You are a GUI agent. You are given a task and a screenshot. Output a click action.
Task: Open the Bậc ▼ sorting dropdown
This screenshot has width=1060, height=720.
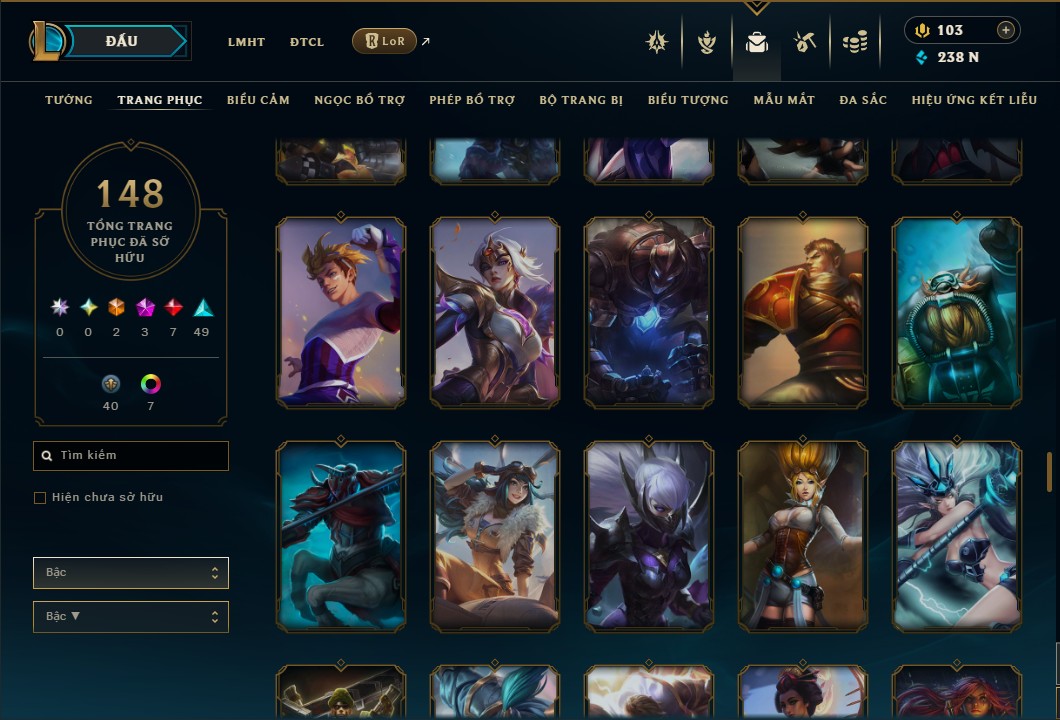coord(131,617)
